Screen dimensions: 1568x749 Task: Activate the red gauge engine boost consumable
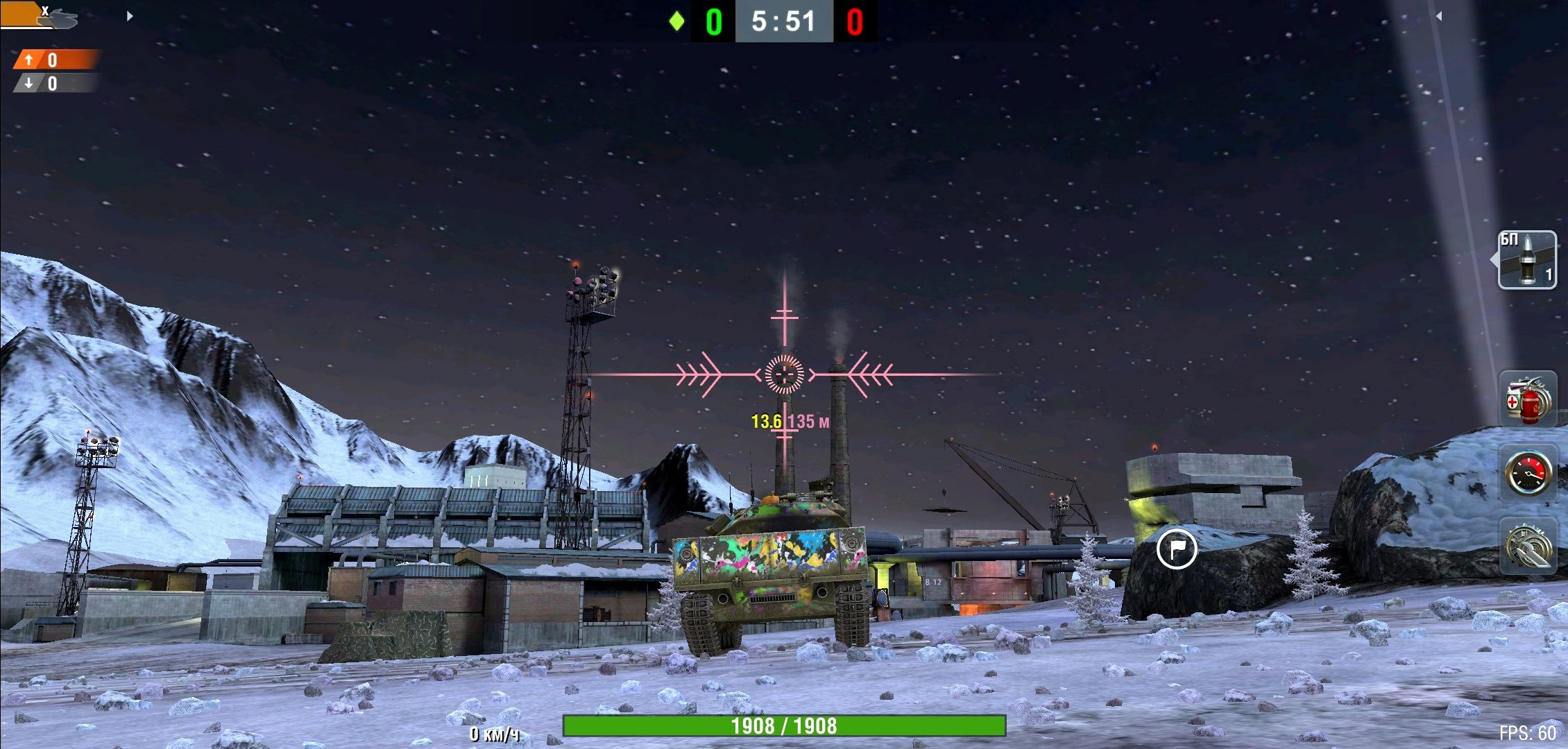tap(1527, 473)
